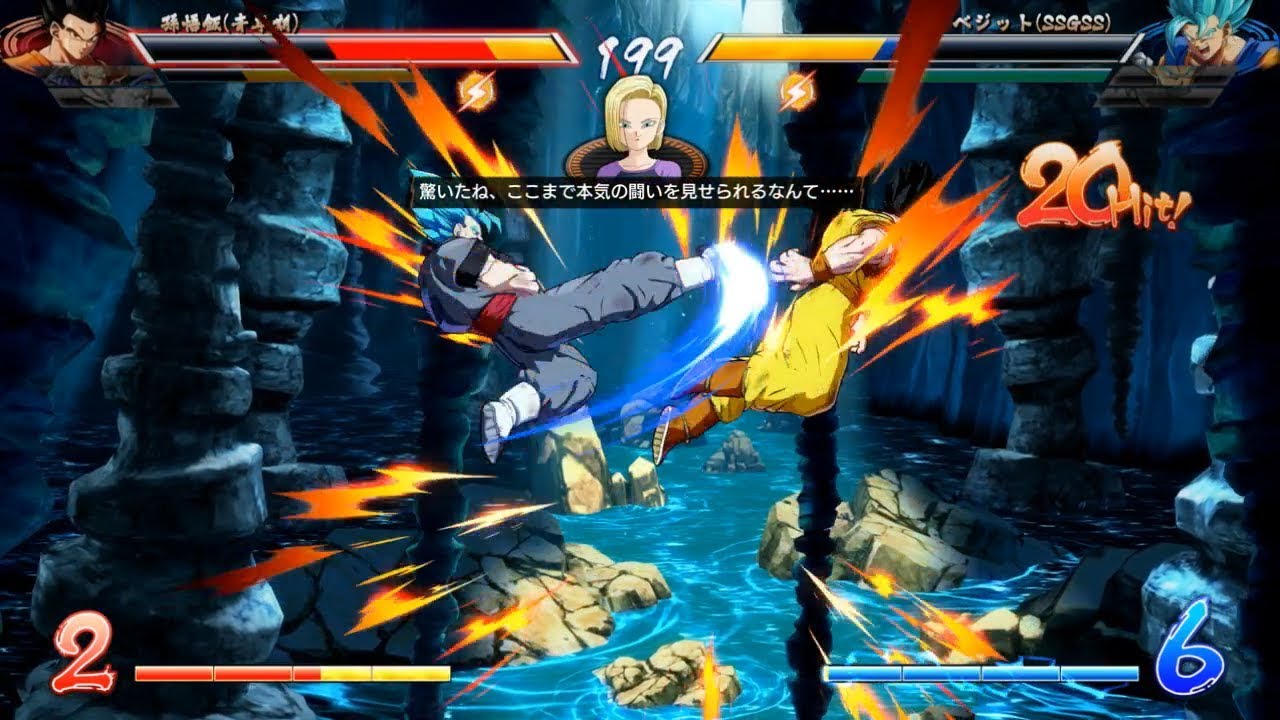Click the Android 18 dialogue text box
Screen dimensions: 1280x720
click(640, 190)
